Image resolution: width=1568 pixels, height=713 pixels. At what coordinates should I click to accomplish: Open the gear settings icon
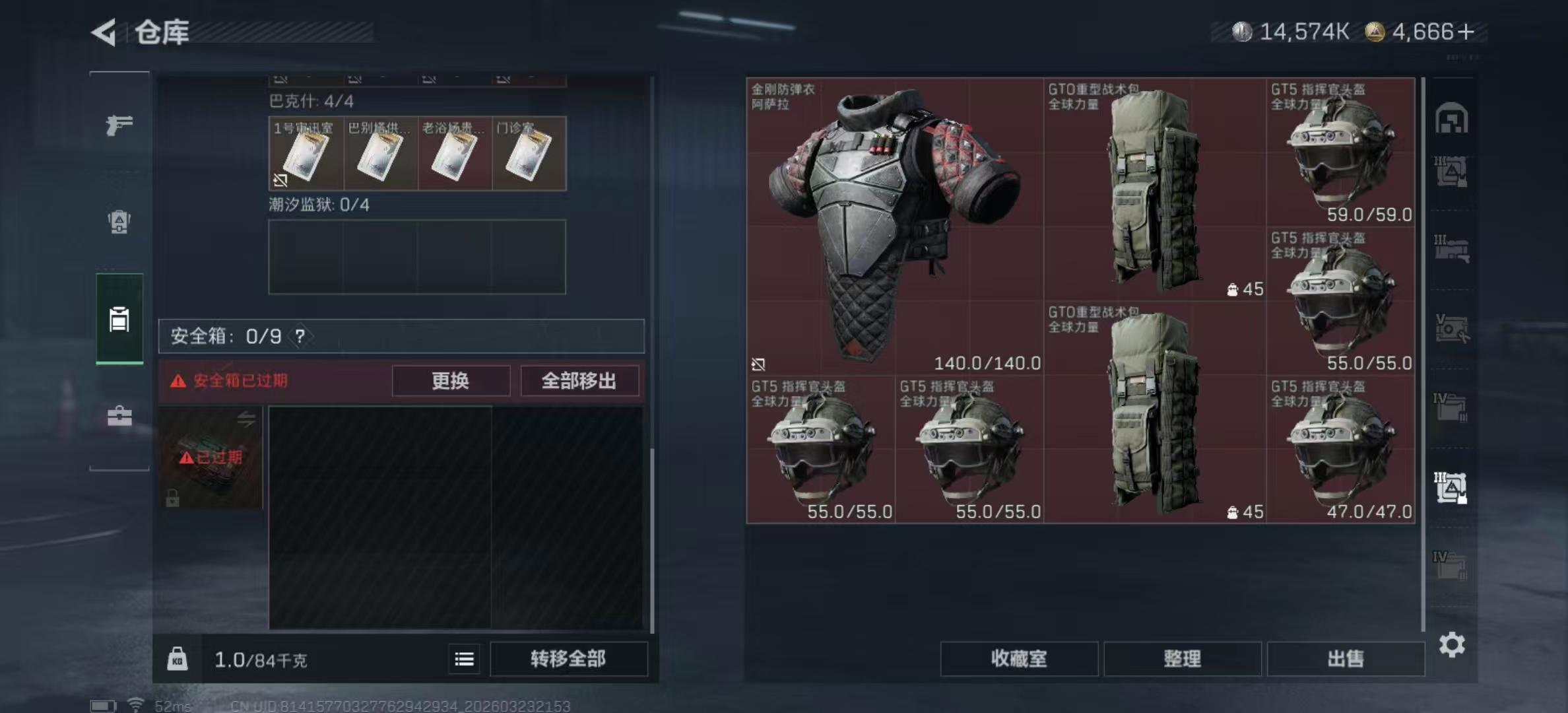pos(1452,644)
